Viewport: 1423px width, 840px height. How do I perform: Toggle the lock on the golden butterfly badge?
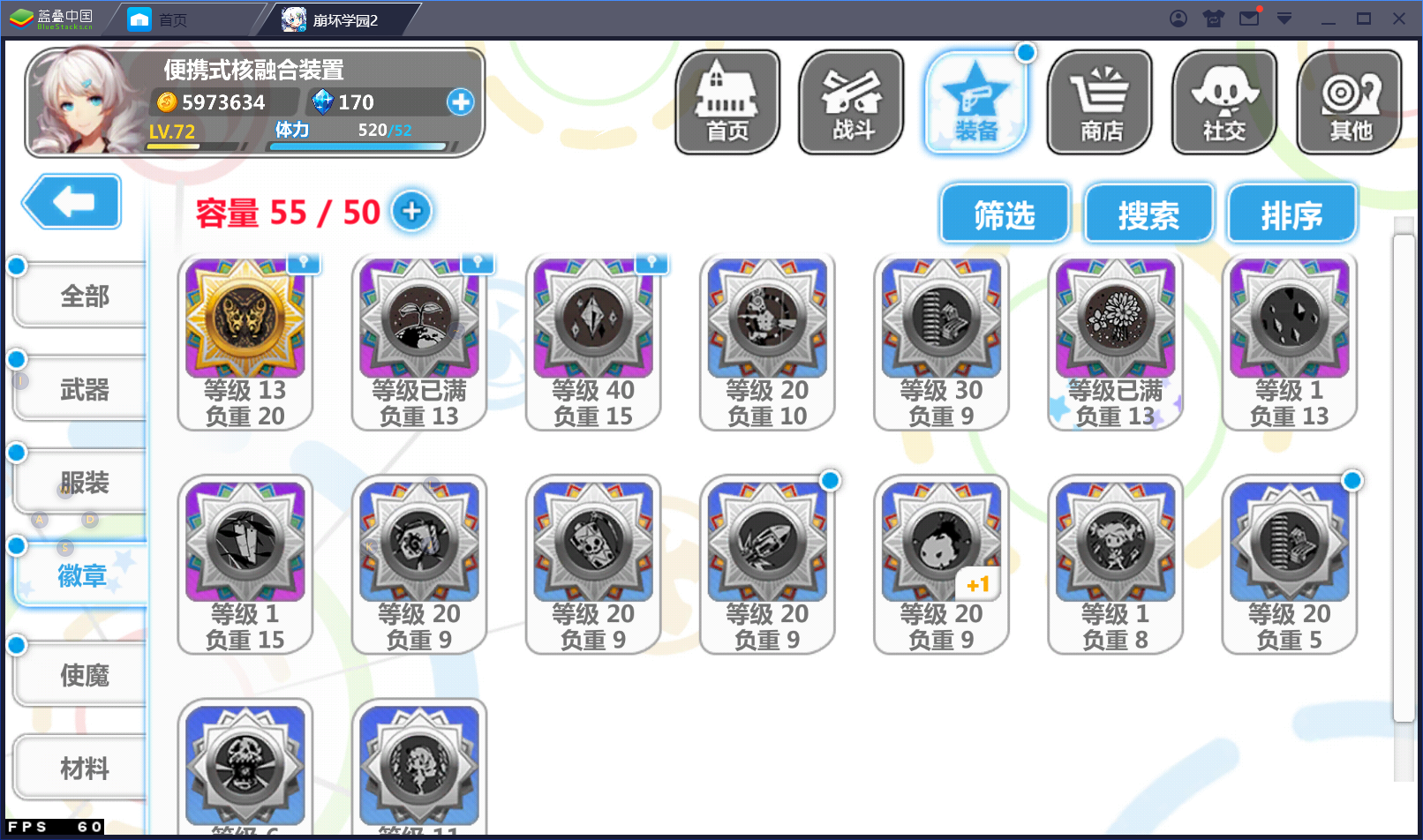point(305,263)
